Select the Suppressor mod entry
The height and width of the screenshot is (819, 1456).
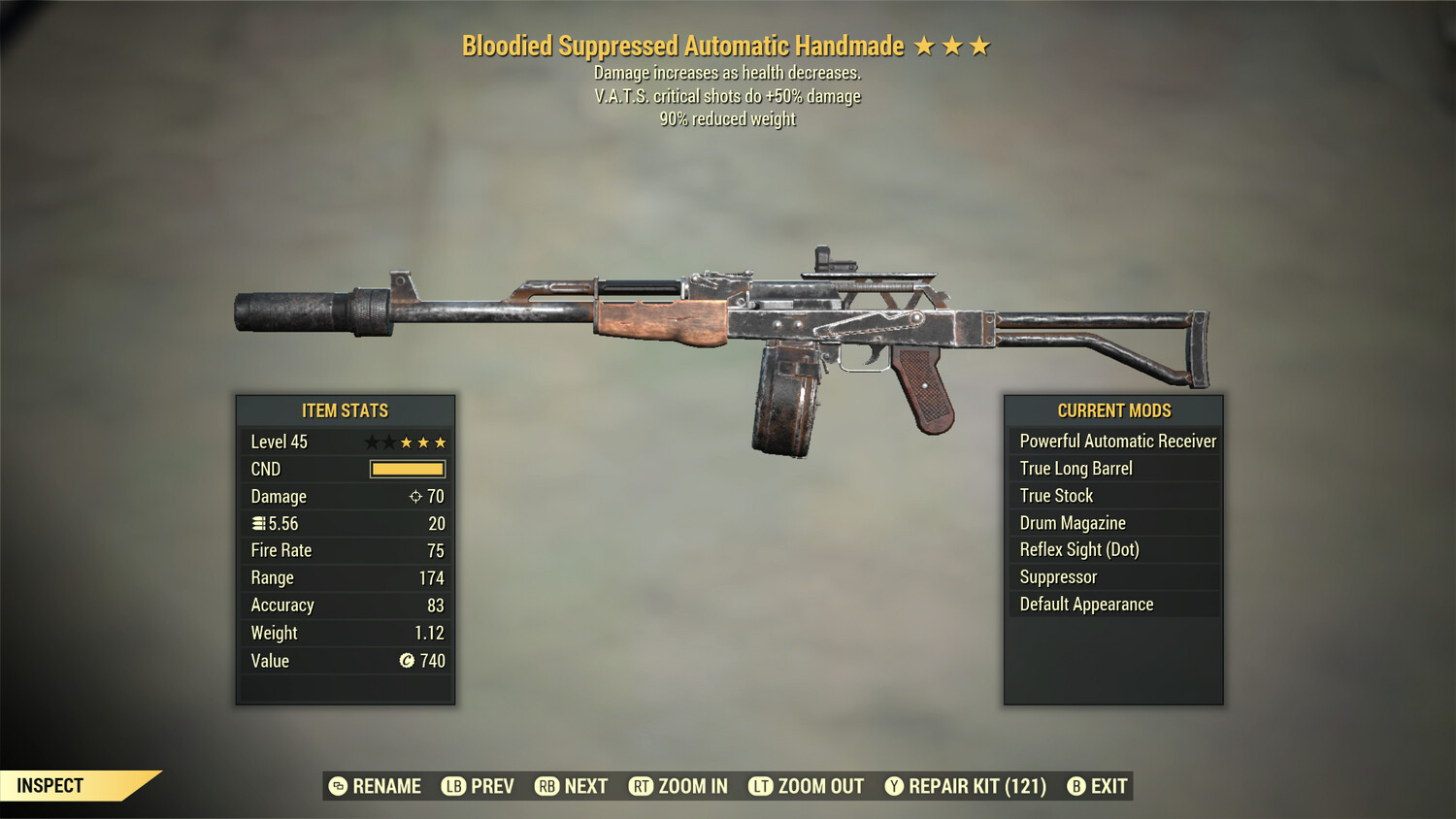(1057, 576)
